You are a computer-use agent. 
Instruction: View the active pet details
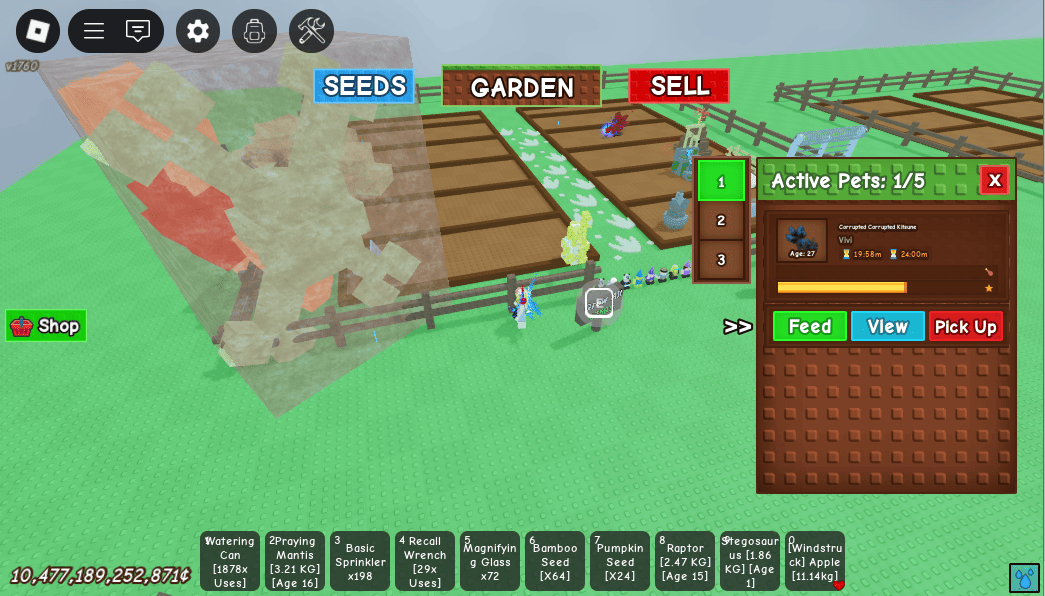pos(887,326)
